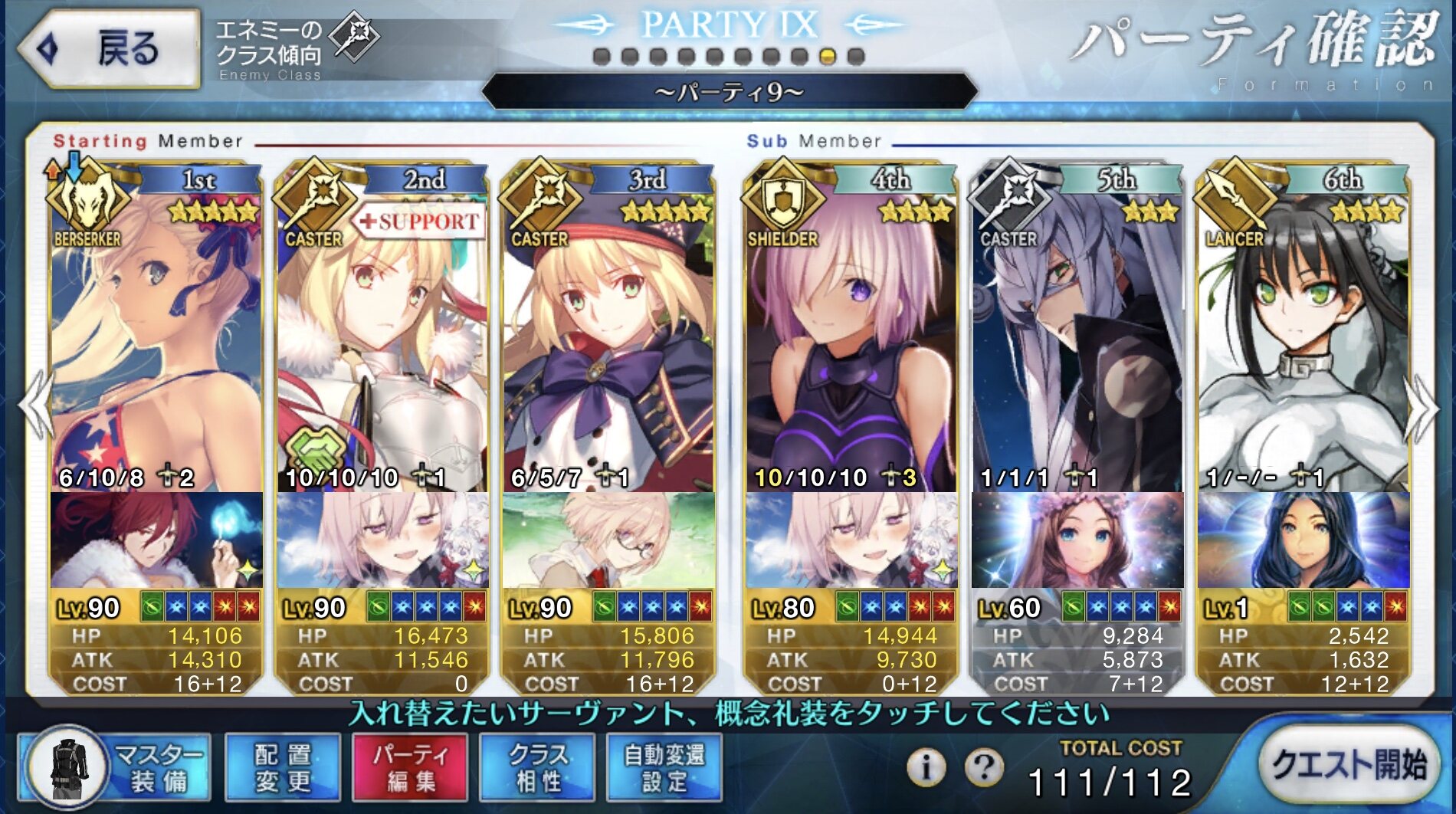Screen dimensions: 1456x814
Task: Open マスター装備 master equipment
Action: [115, 767]
